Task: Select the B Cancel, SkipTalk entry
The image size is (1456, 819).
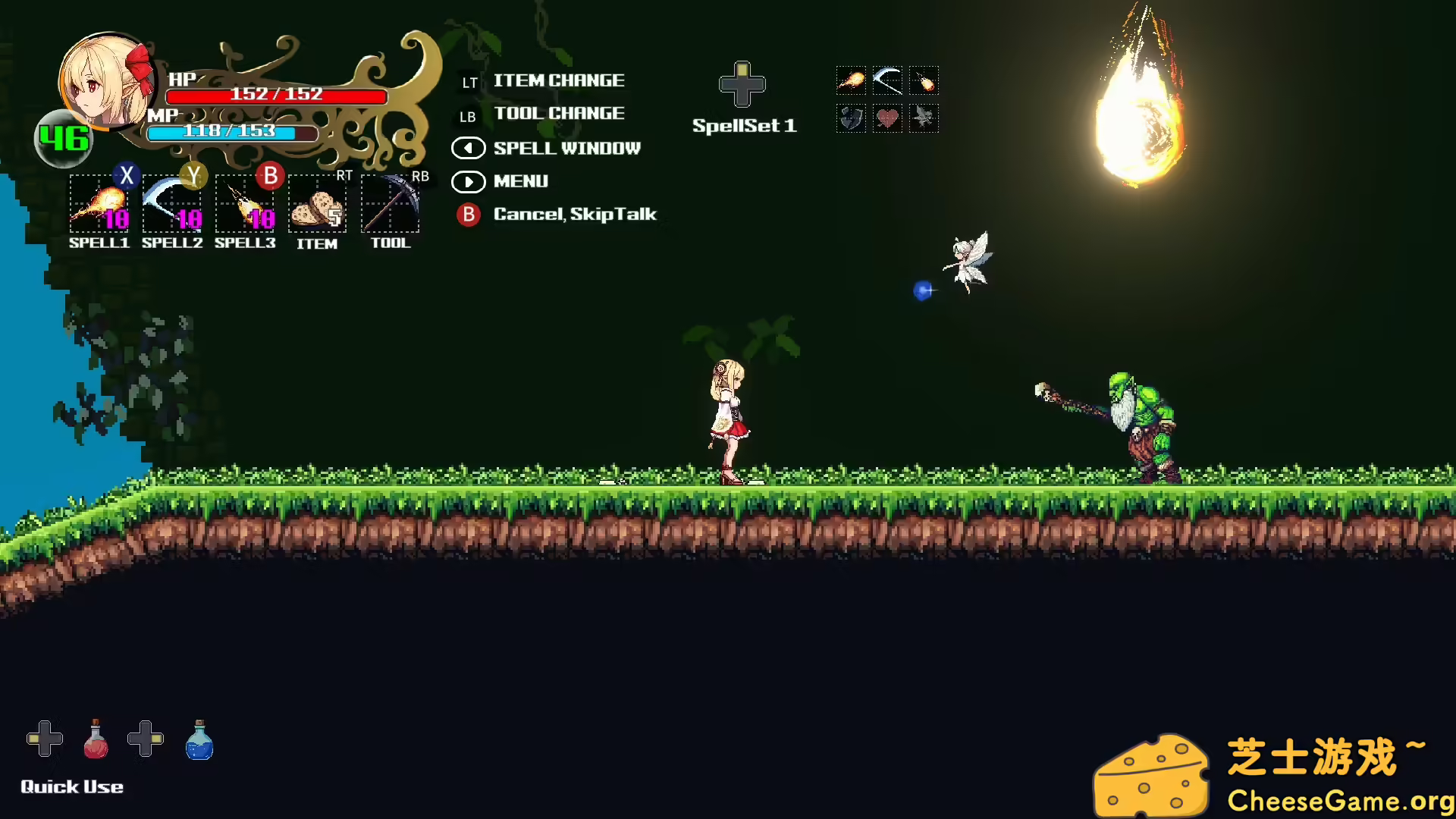Action: pyautogui.click(x=575, y=215)
